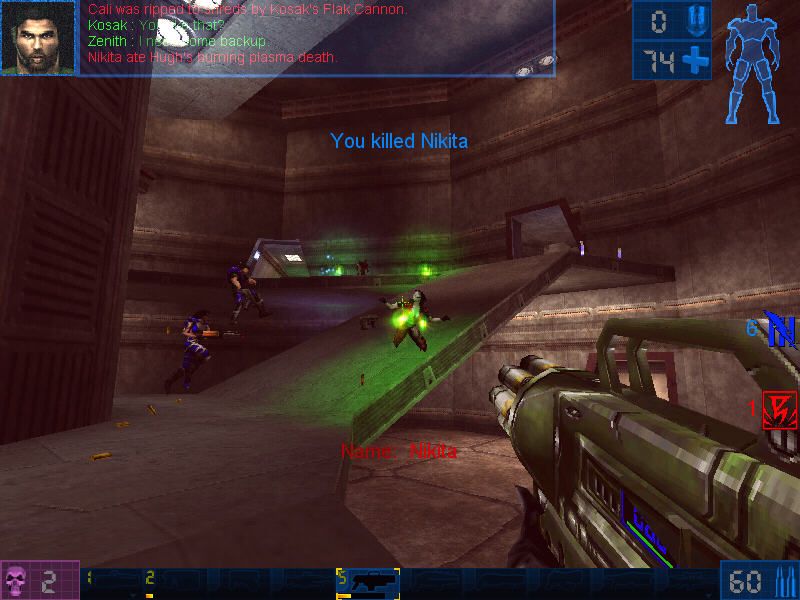Click the blue team score emblem

[779, 330]
